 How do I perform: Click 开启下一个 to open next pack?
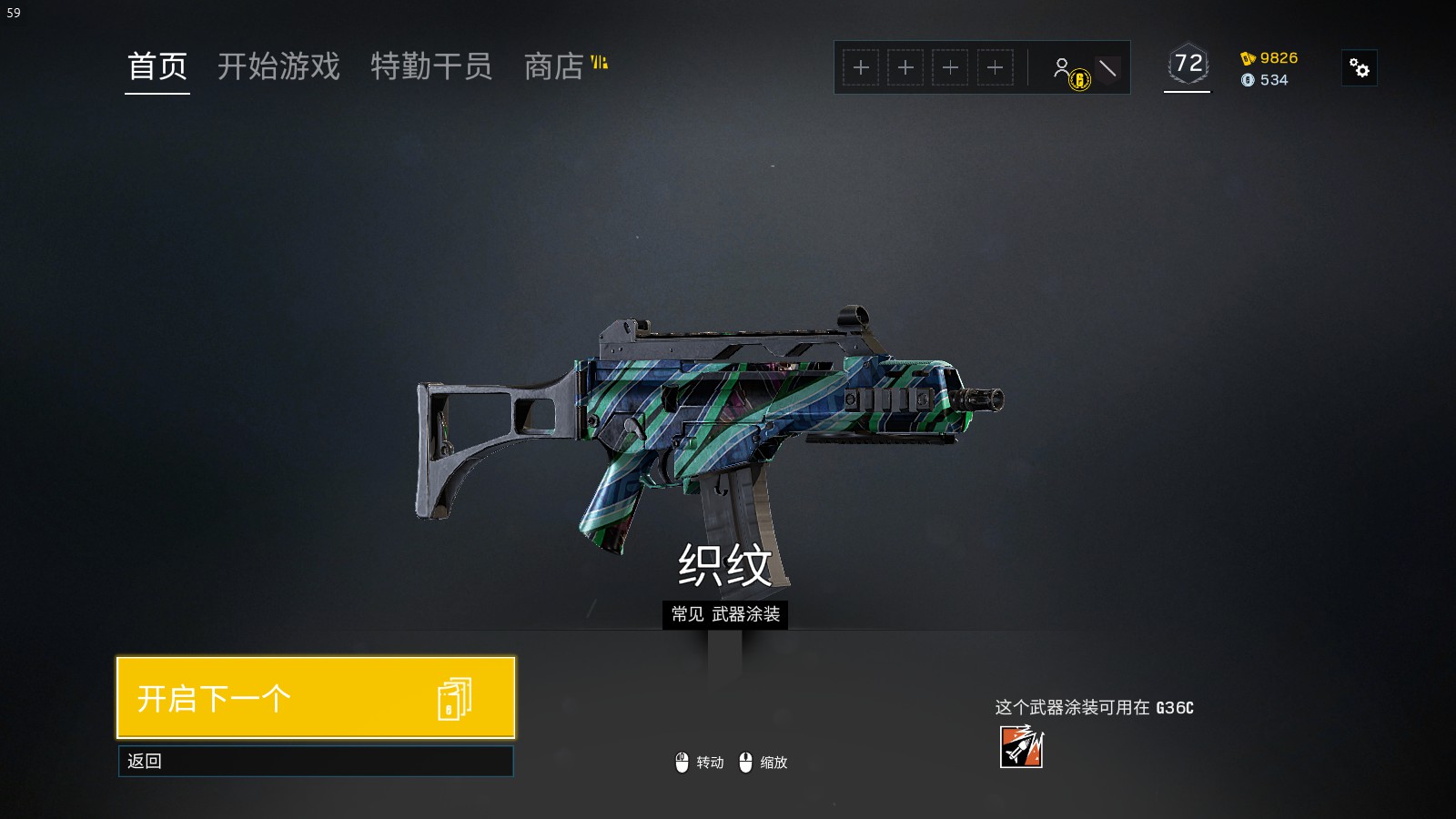(x=316, y=698)
